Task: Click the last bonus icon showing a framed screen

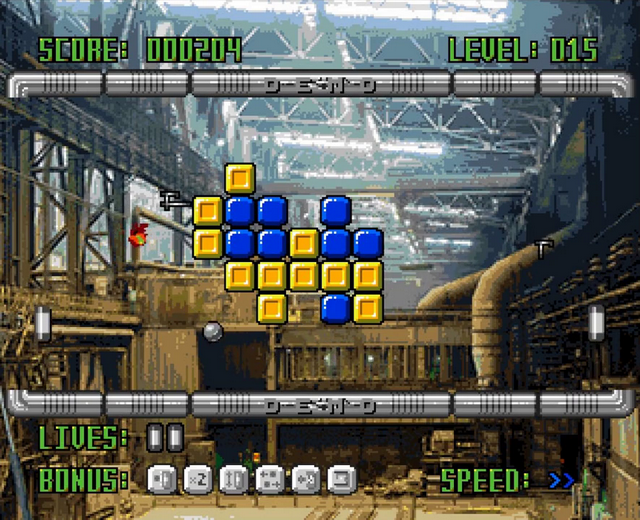Action: click(x=342, y=480)
